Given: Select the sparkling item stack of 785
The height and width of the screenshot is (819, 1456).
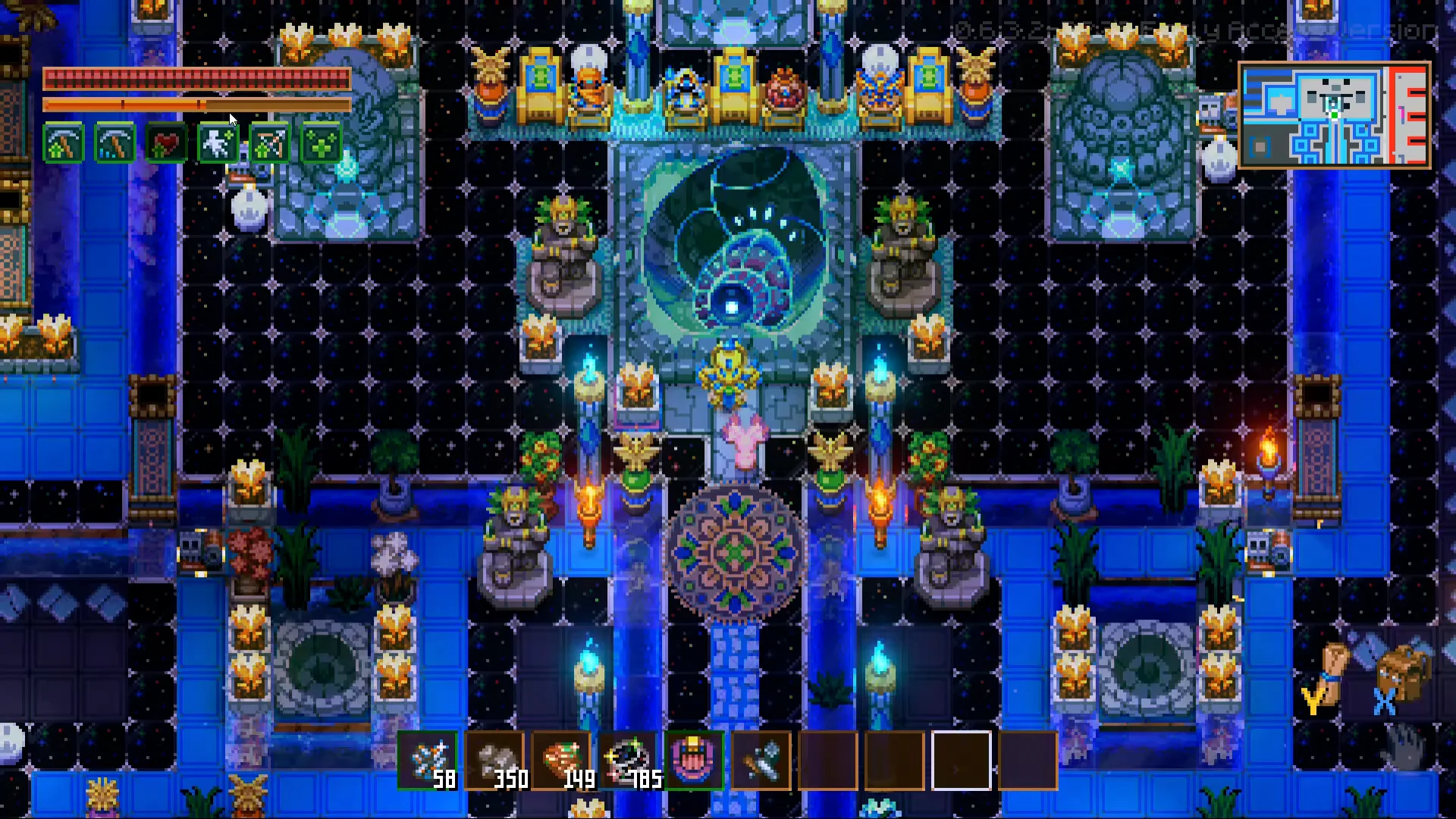Looking at the screenshot, I should (x=628, y=761).
